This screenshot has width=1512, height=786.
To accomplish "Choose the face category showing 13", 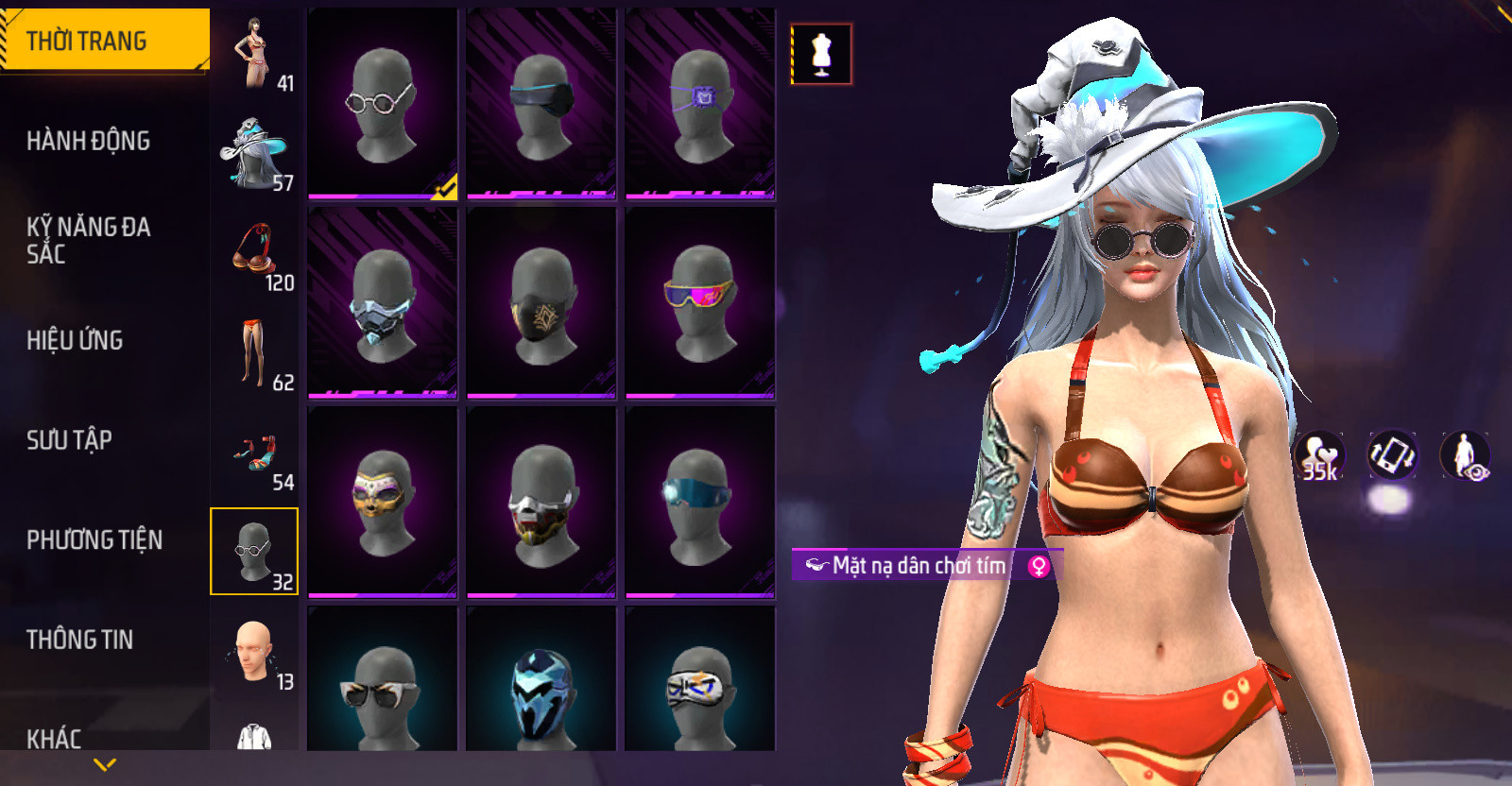I will pos(254,654).
